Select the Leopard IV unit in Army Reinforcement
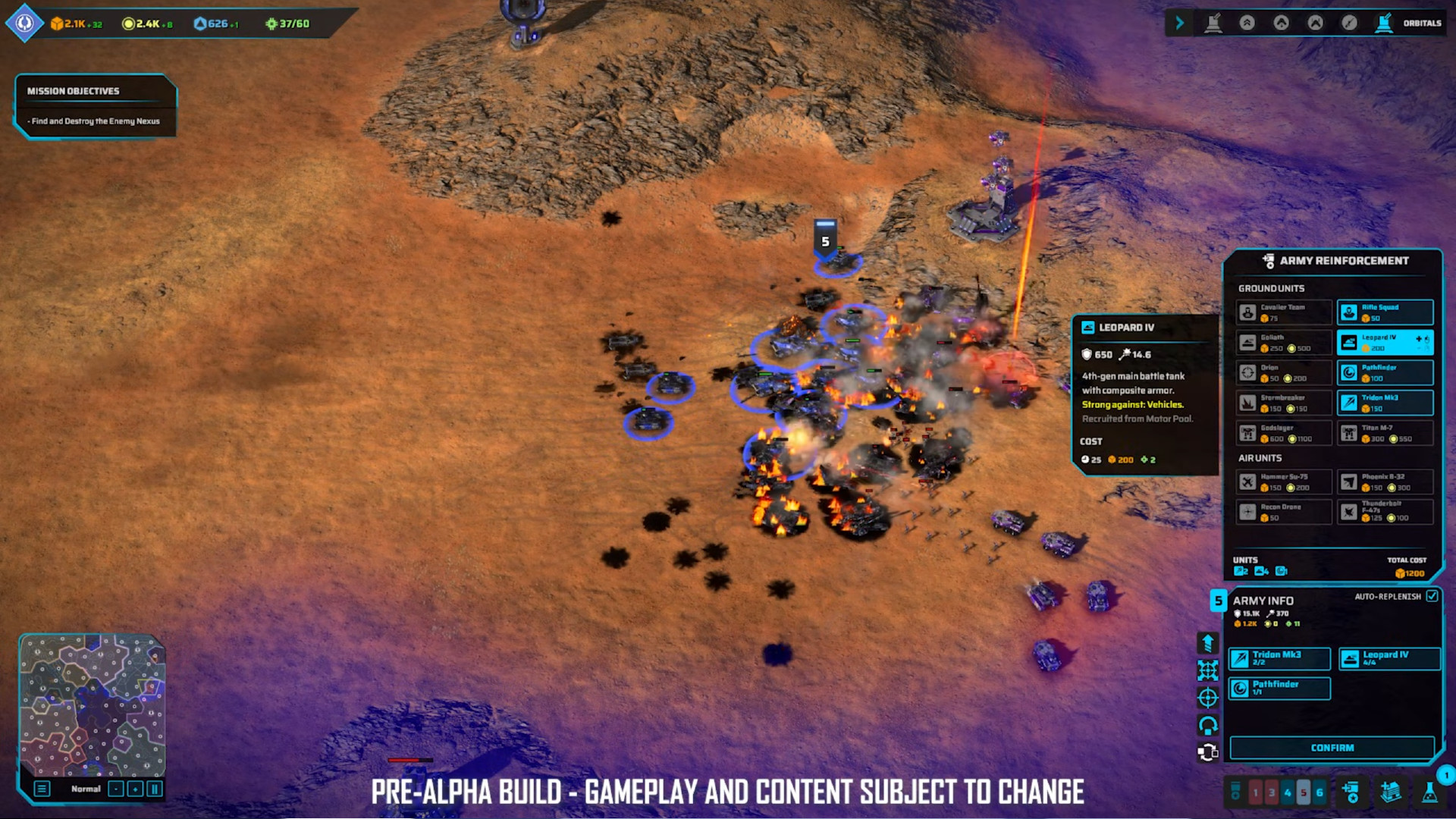 [1385, 342]
